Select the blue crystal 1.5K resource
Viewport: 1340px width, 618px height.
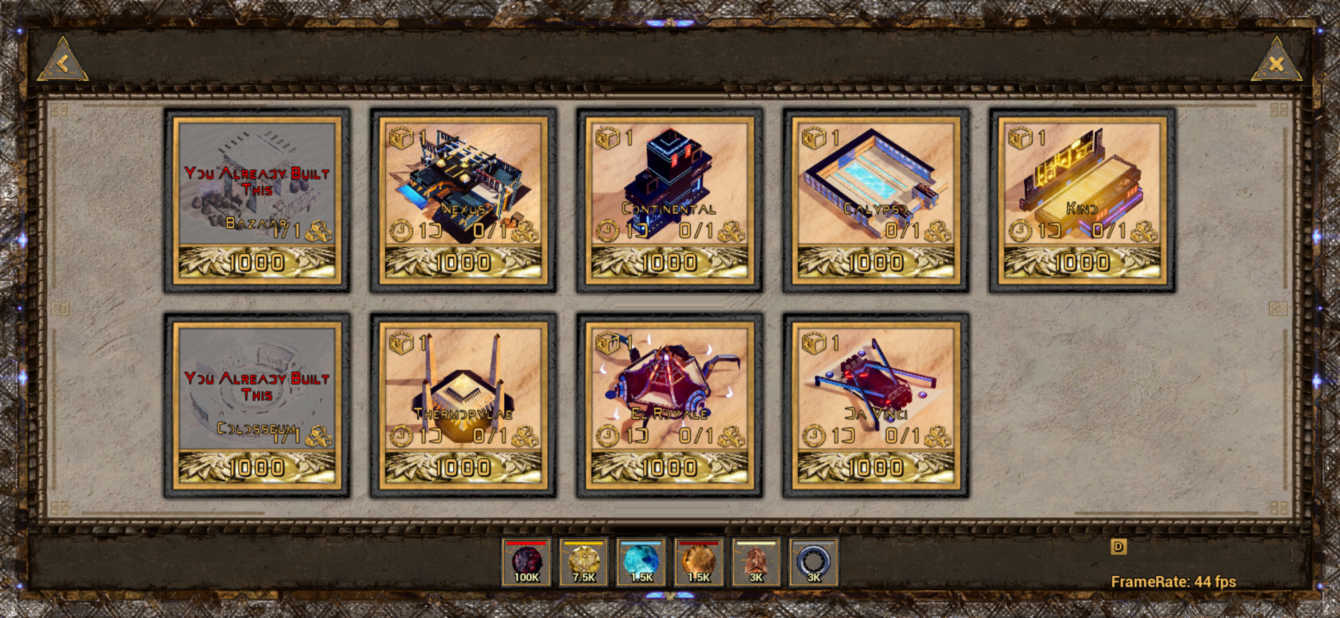click(x=641, y=563)
